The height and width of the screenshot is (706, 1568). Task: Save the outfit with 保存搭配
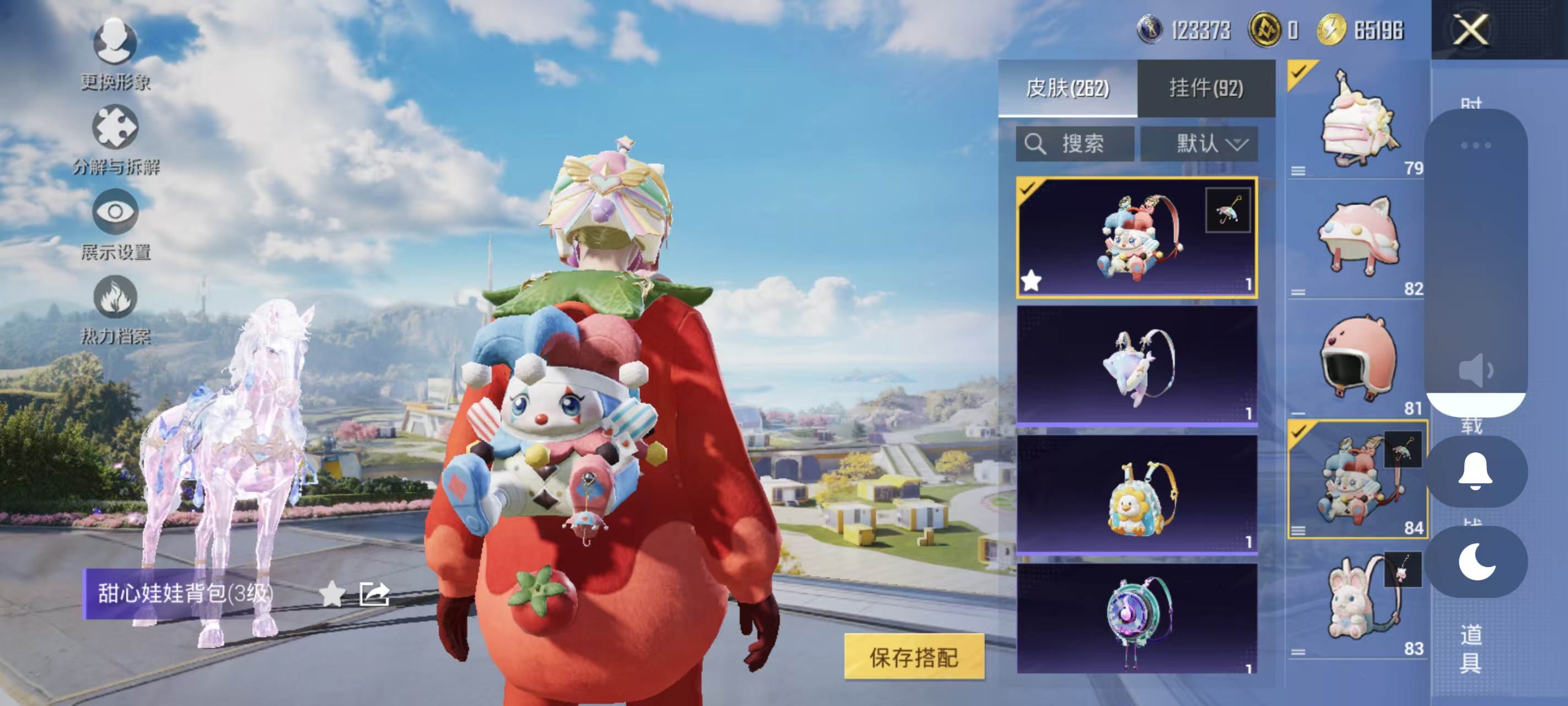(x=914, y=657)
